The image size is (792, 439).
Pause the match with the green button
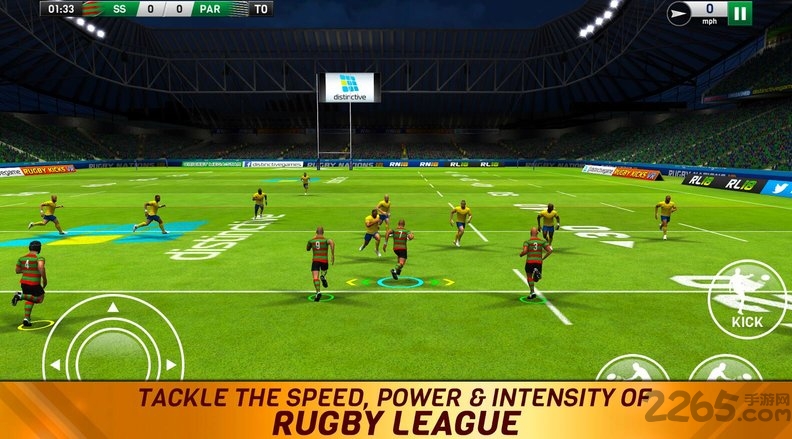pyautogui.click(x=740, y=13)
